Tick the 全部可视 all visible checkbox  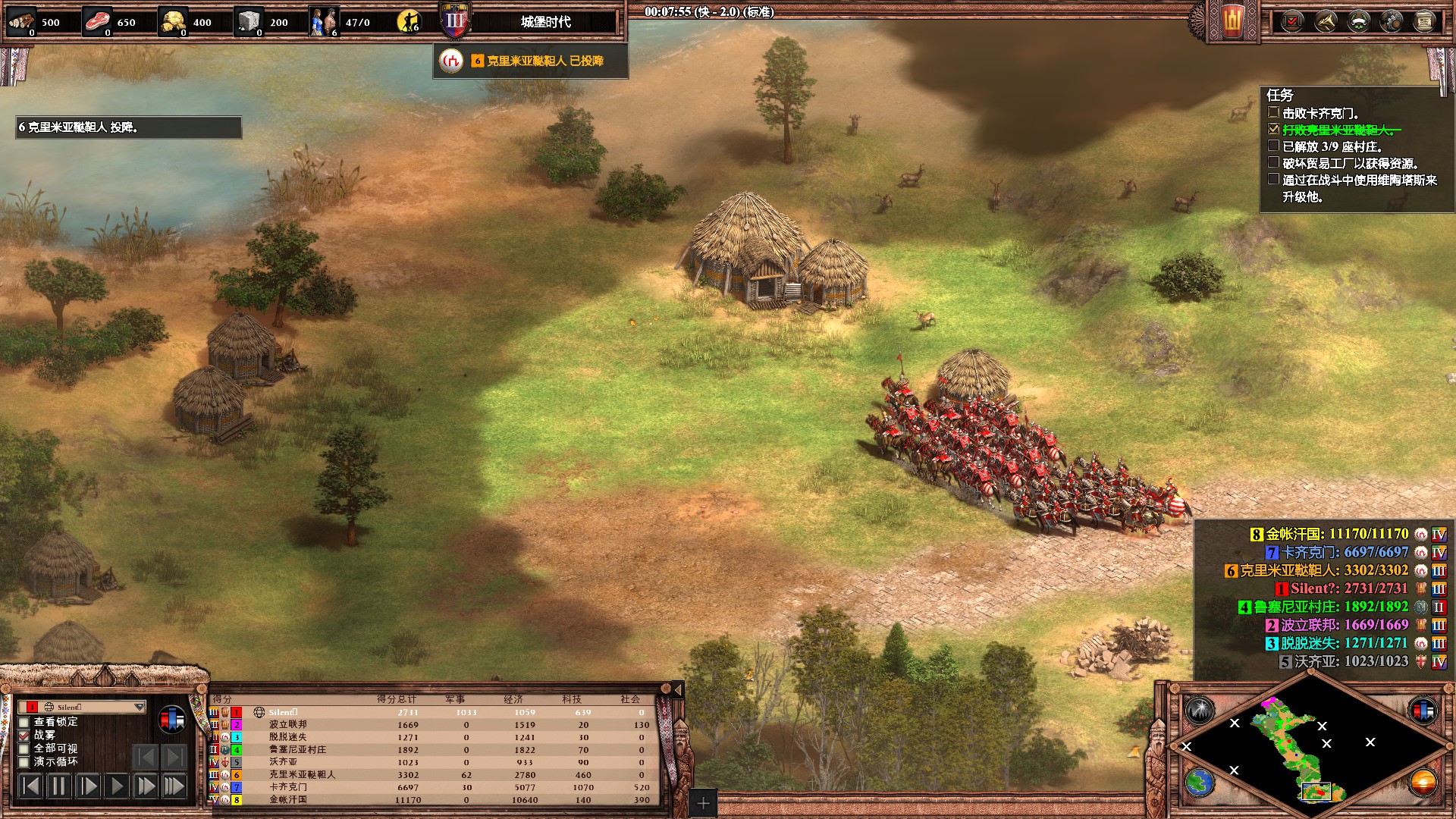tap(24, 748)
